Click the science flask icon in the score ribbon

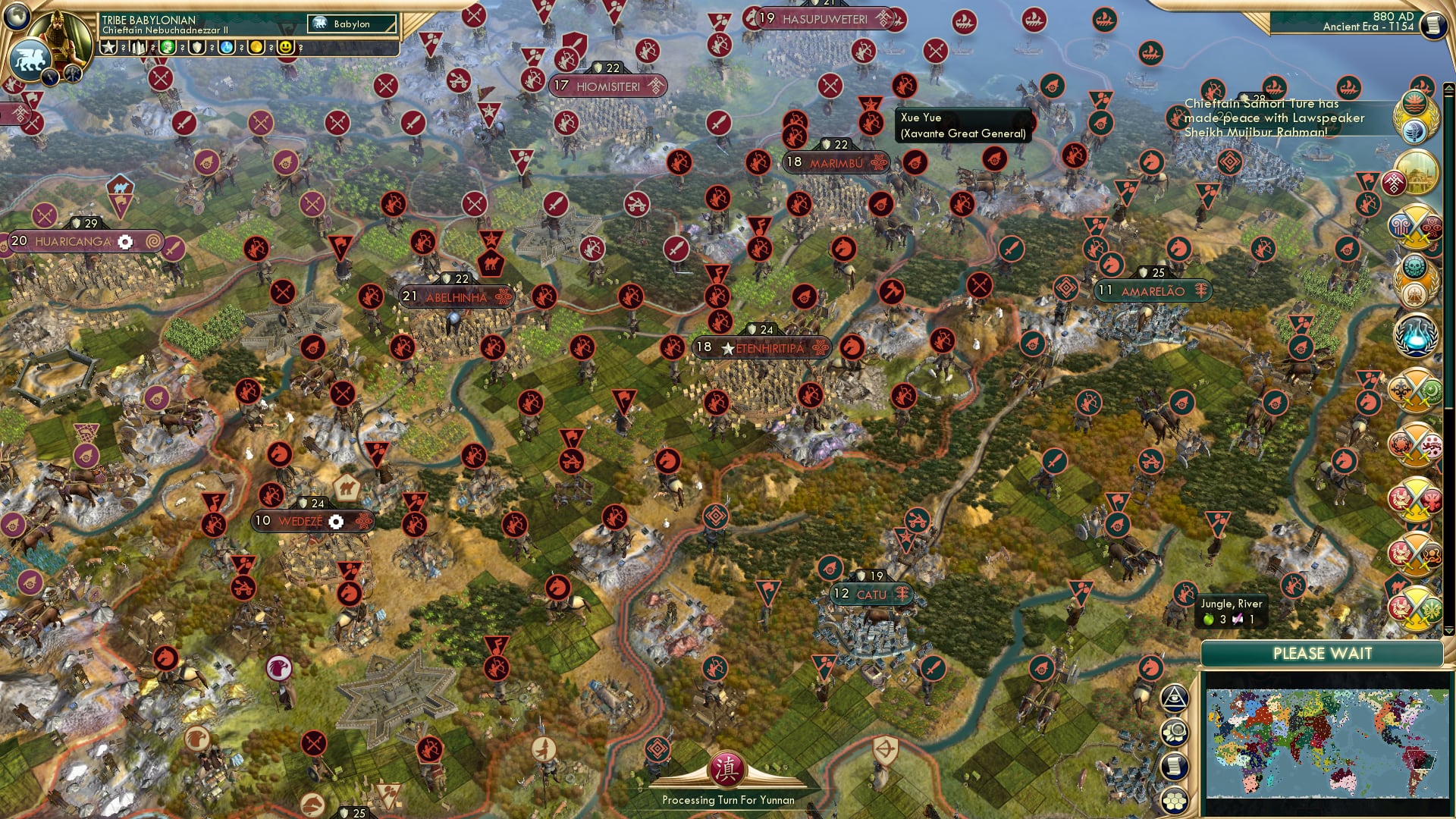[x=226, y=47]
